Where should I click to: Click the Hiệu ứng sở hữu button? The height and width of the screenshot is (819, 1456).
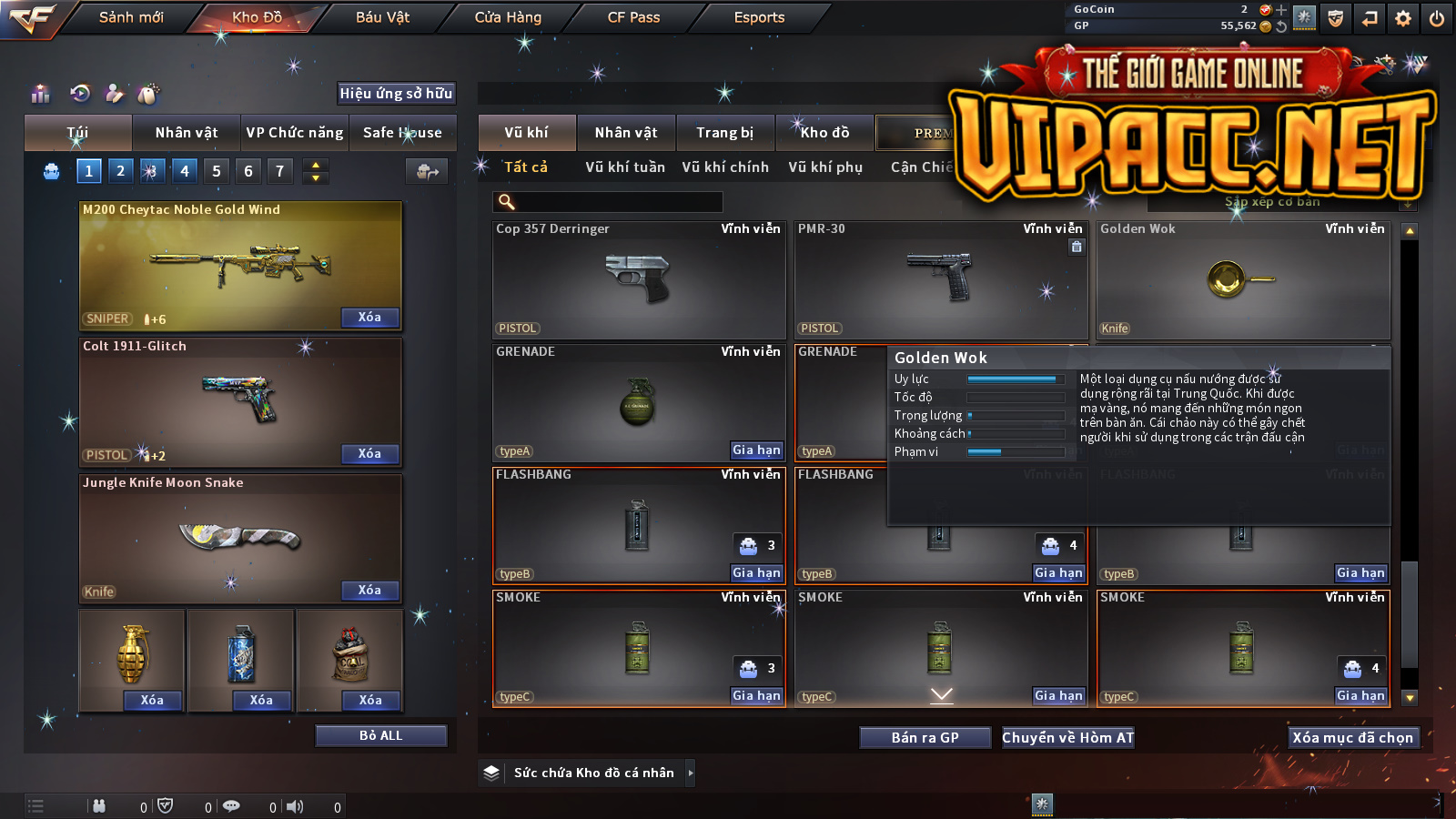396,93
